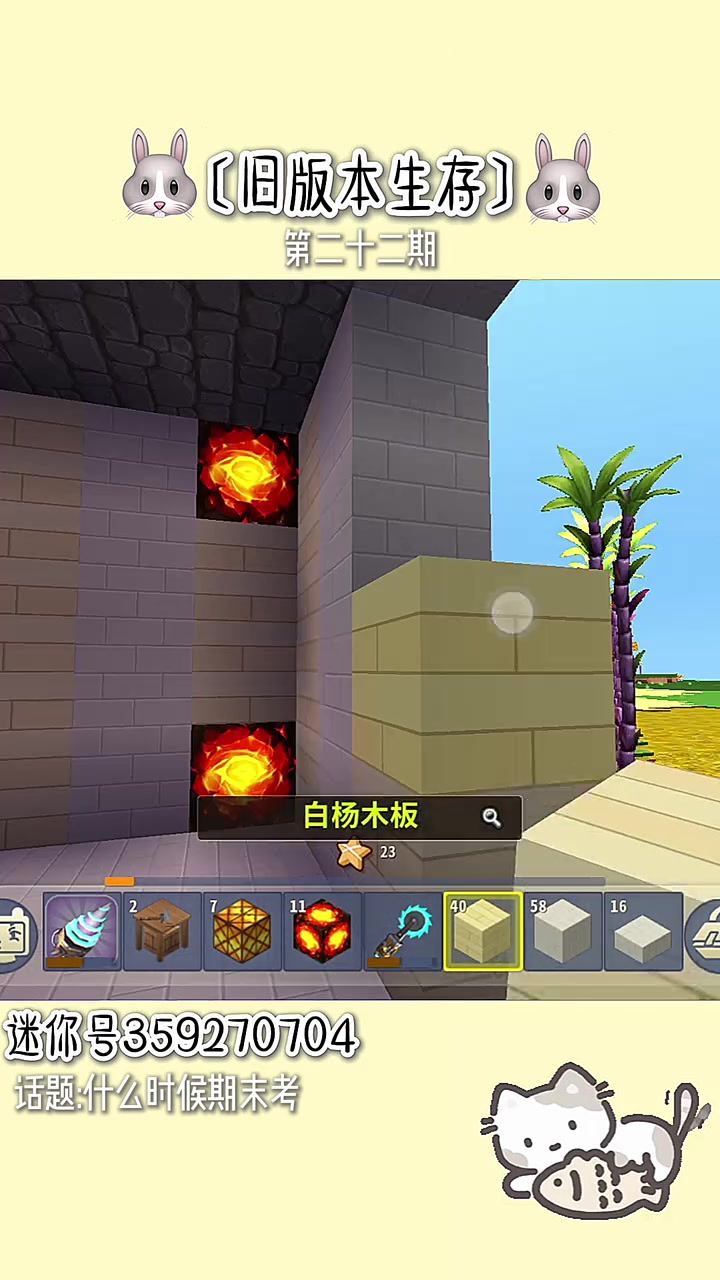Select the golden lattice block stack of 7

pyautogui.click(x=243, y=932)
